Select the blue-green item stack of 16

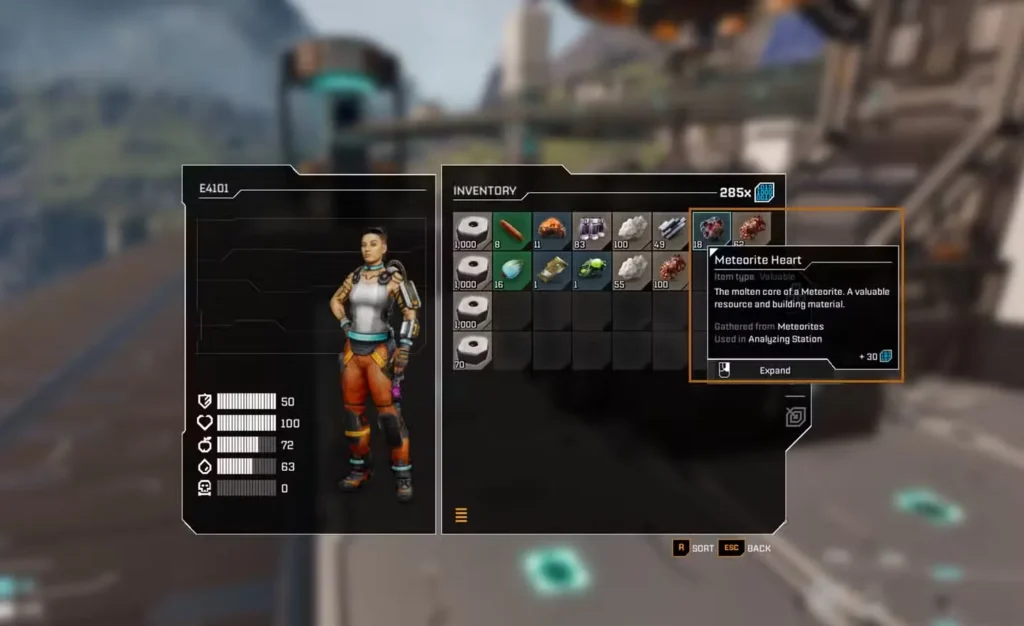[512, 270]
